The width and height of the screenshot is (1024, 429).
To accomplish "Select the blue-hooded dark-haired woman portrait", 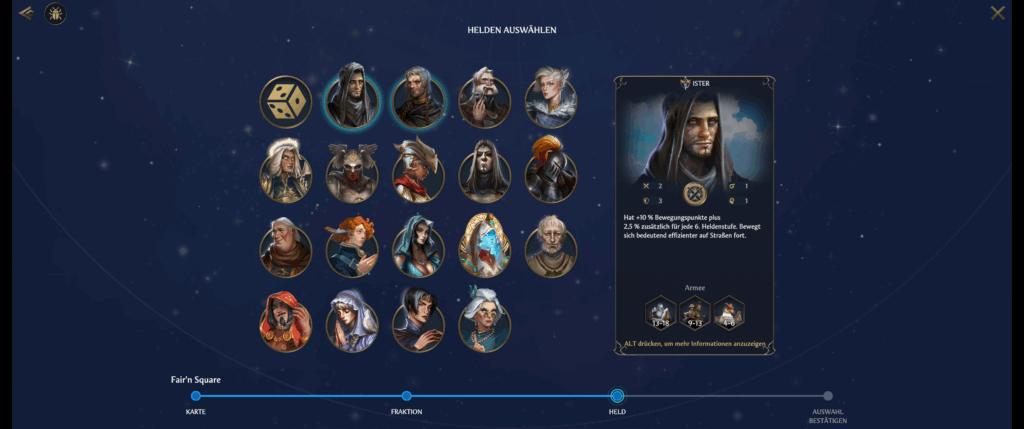I will pyautogui.click(x=418, y=245).
